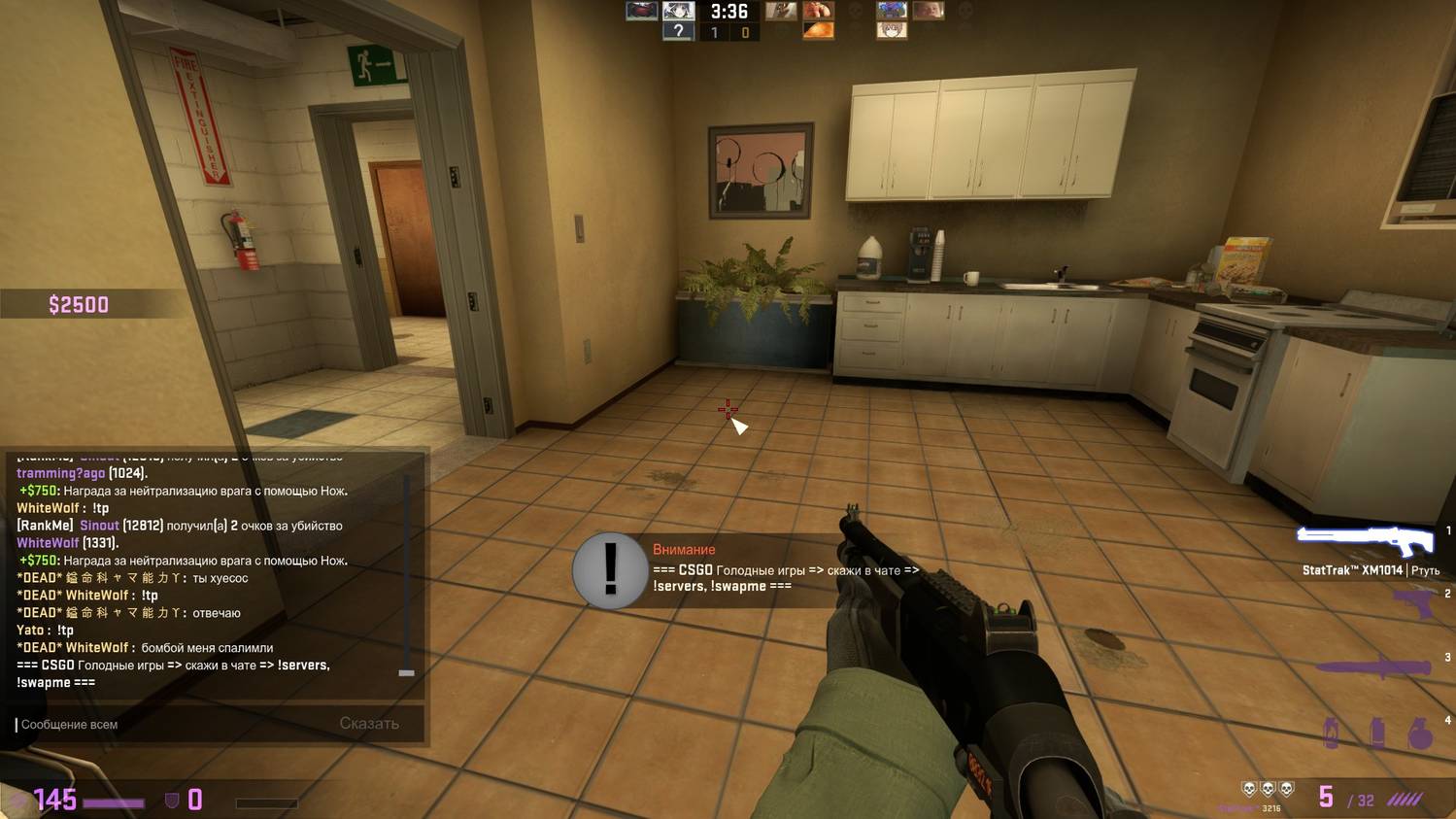Select the StatTrak XM1014 shotgun slot
Viewport: 1456px width, 819px height.
pyautogui.click(x=1366, y=539)
